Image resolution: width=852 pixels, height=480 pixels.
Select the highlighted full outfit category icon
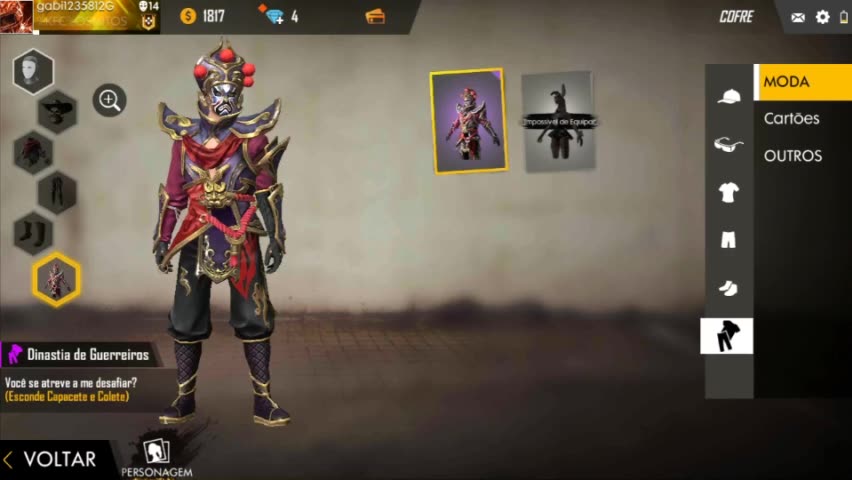[727, 337]
